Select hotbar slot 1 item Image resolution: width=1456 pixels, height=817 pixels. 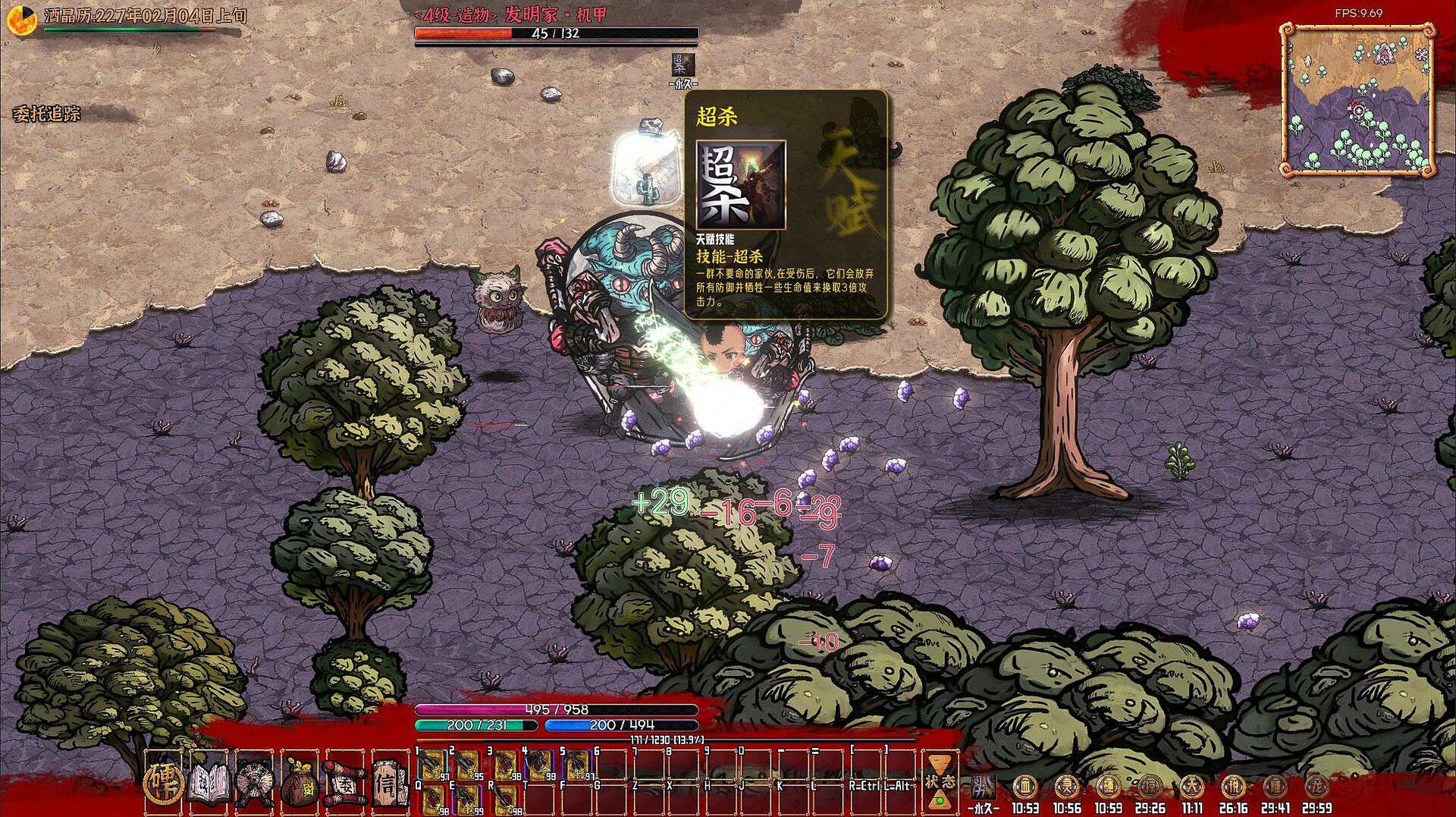(x=433, y=764)
